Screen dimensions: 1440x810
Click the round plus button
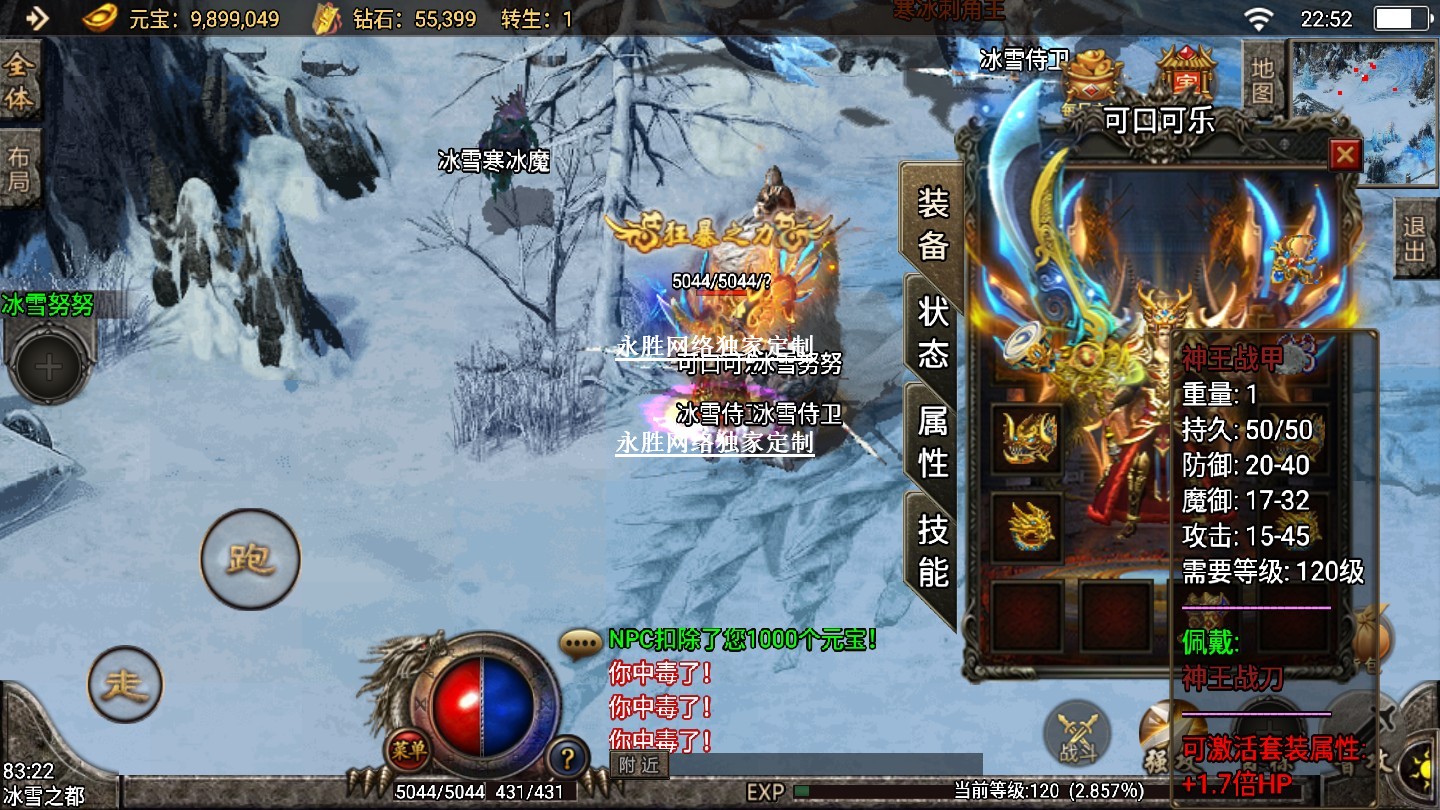[x=48, y=366]
